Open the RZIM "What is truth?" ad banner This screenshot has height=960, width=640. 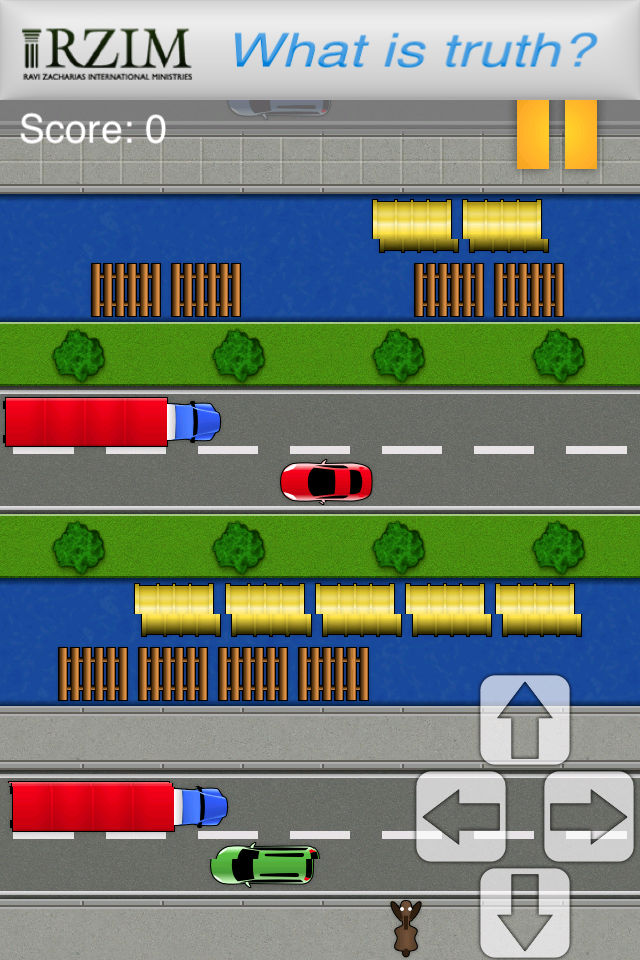tap(320, 50)
